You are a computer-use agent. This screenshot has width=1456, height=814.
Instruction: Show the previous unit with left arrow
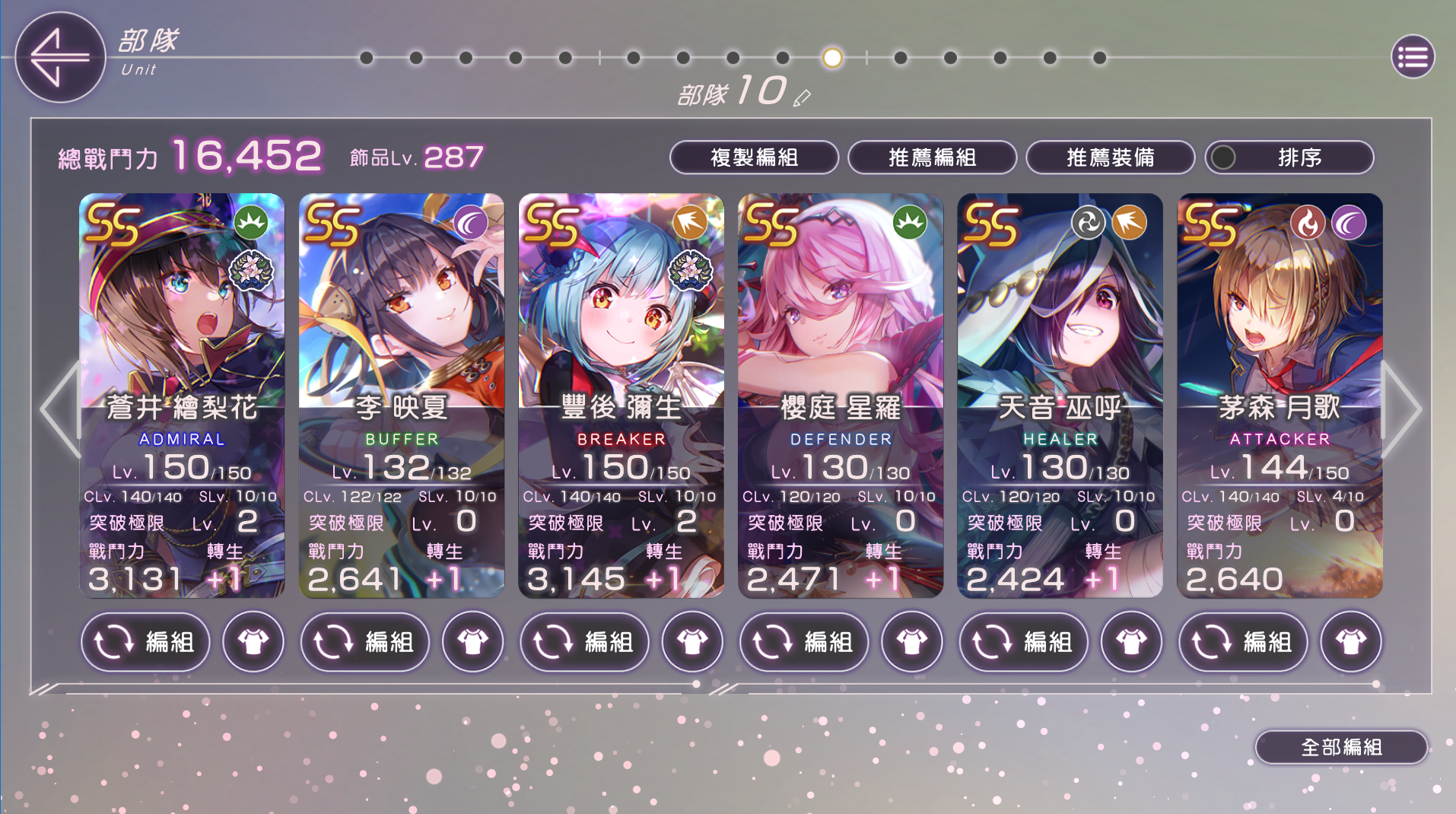point(59,409)
